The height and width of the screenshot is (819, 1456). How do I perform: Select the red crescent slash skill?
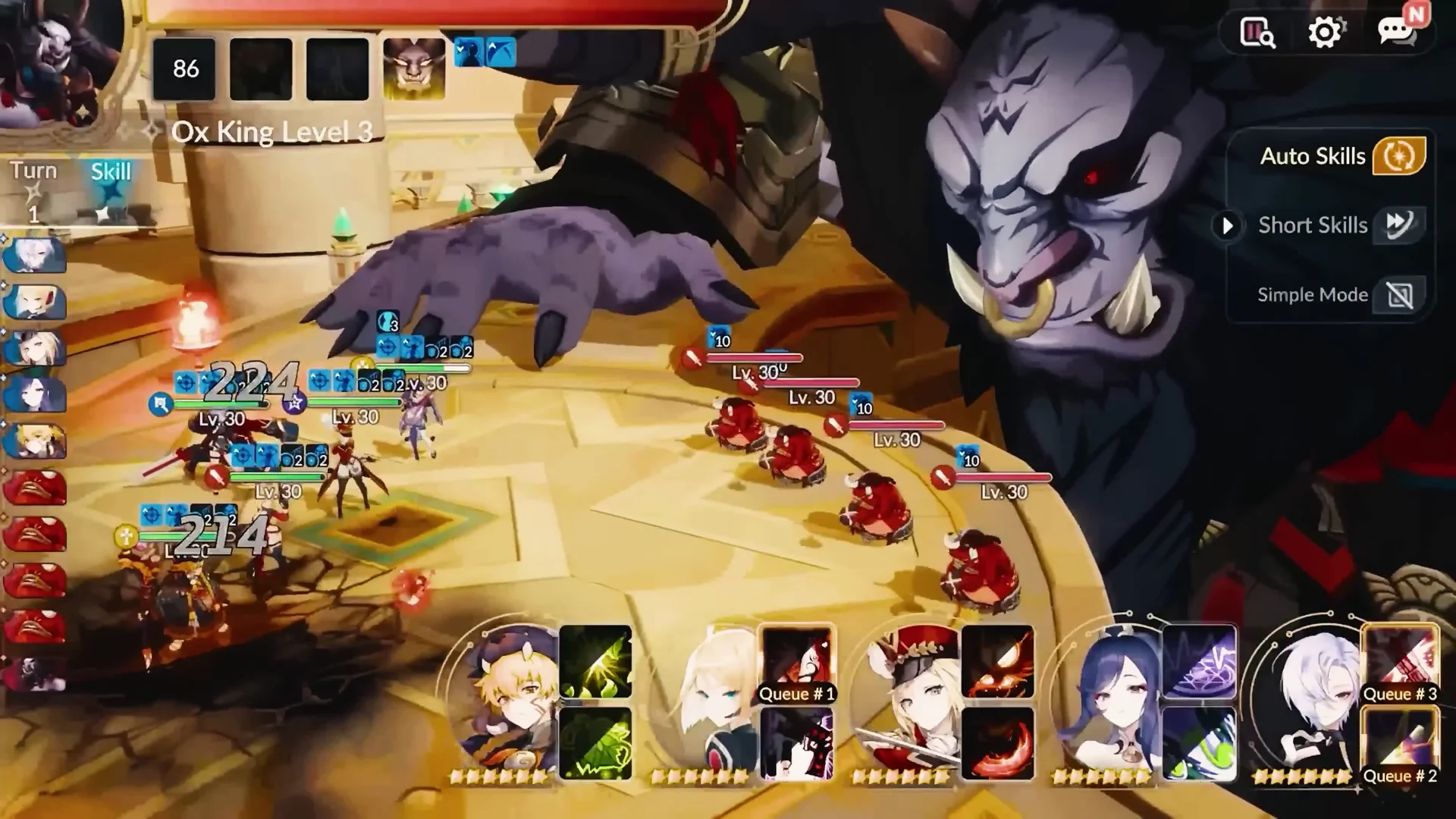pos(997,743)
